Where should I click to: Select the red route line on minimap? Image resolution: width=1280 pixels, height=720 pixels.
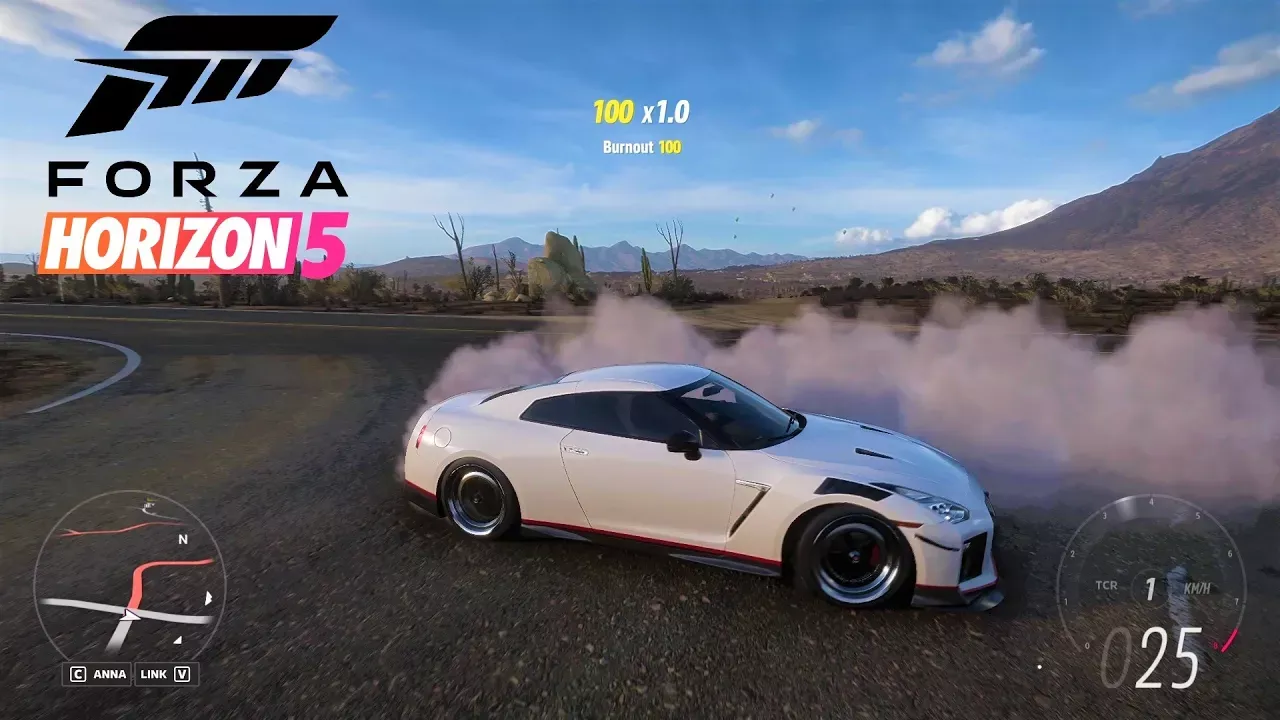coord(150,570)
